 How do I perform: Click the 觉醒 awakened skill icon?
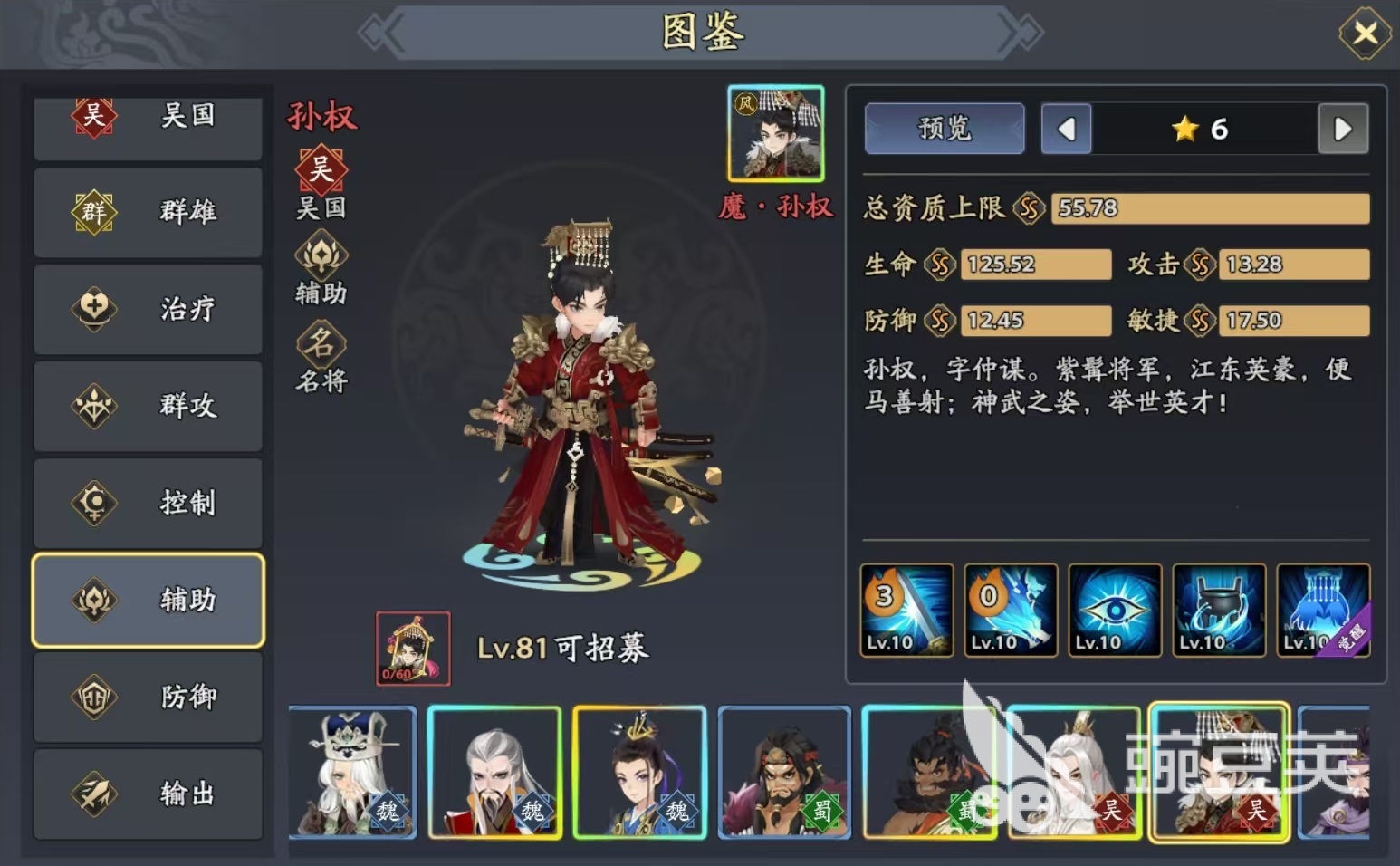(x=1323, y=609)
